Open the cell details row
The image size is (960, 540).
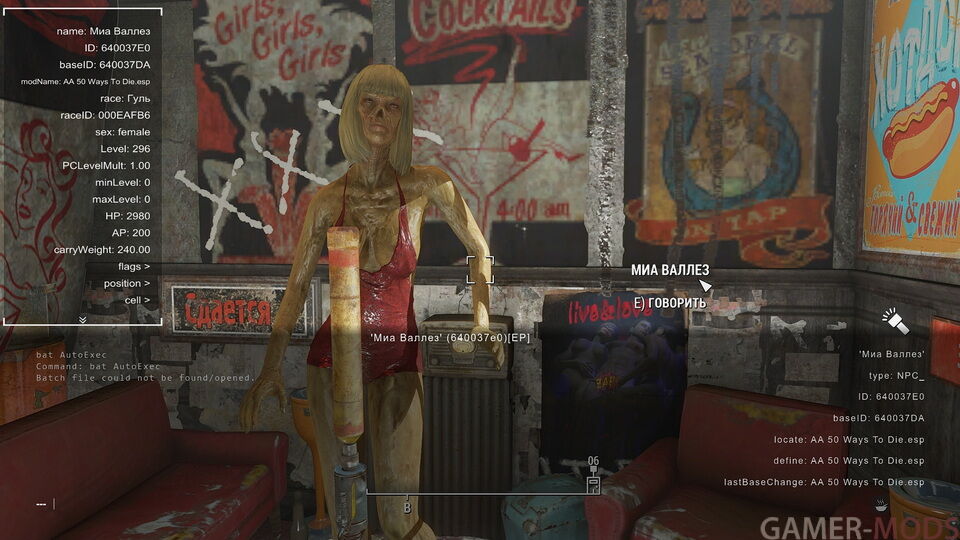coord(137,300)
